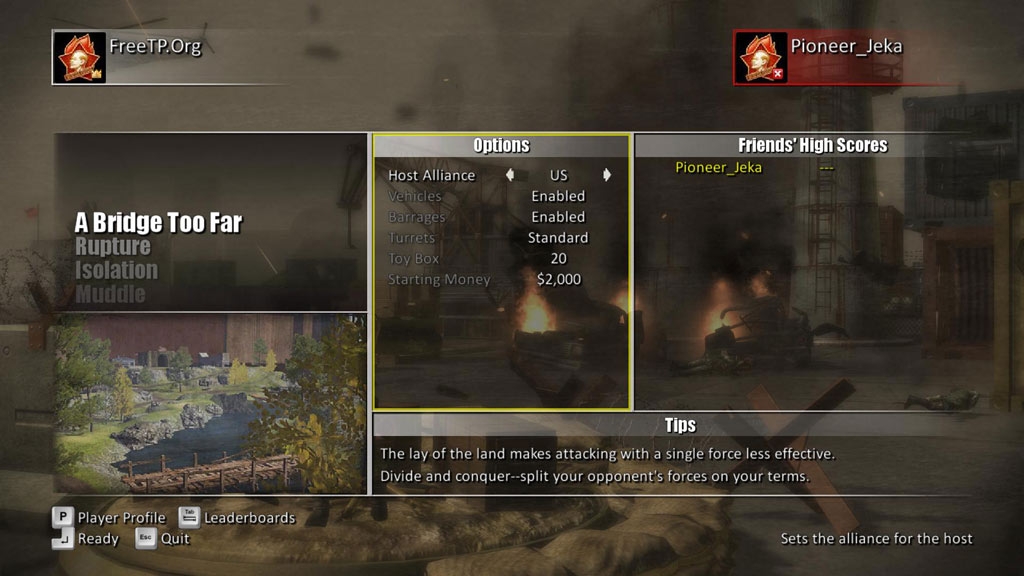Viewport: 1024px width, 576px height.
Task: Click the left arrow for Host Alliance
Action: pos(510,175)
